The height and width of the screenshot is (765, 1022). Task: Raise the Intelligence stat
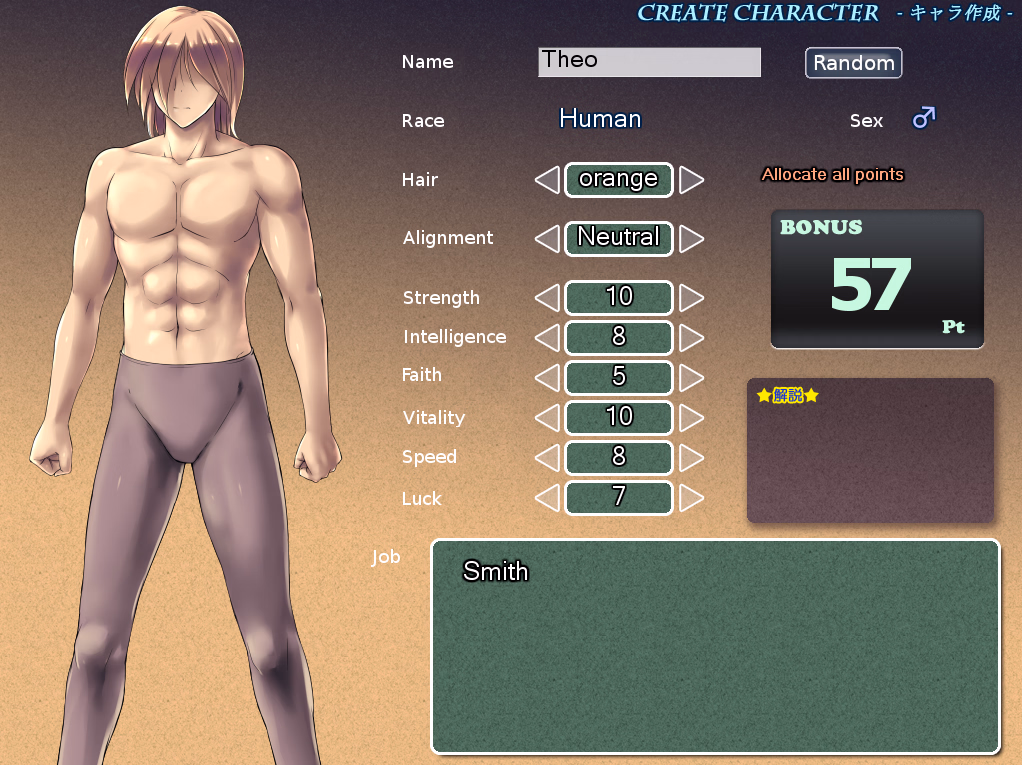click(x=691, y=338)
